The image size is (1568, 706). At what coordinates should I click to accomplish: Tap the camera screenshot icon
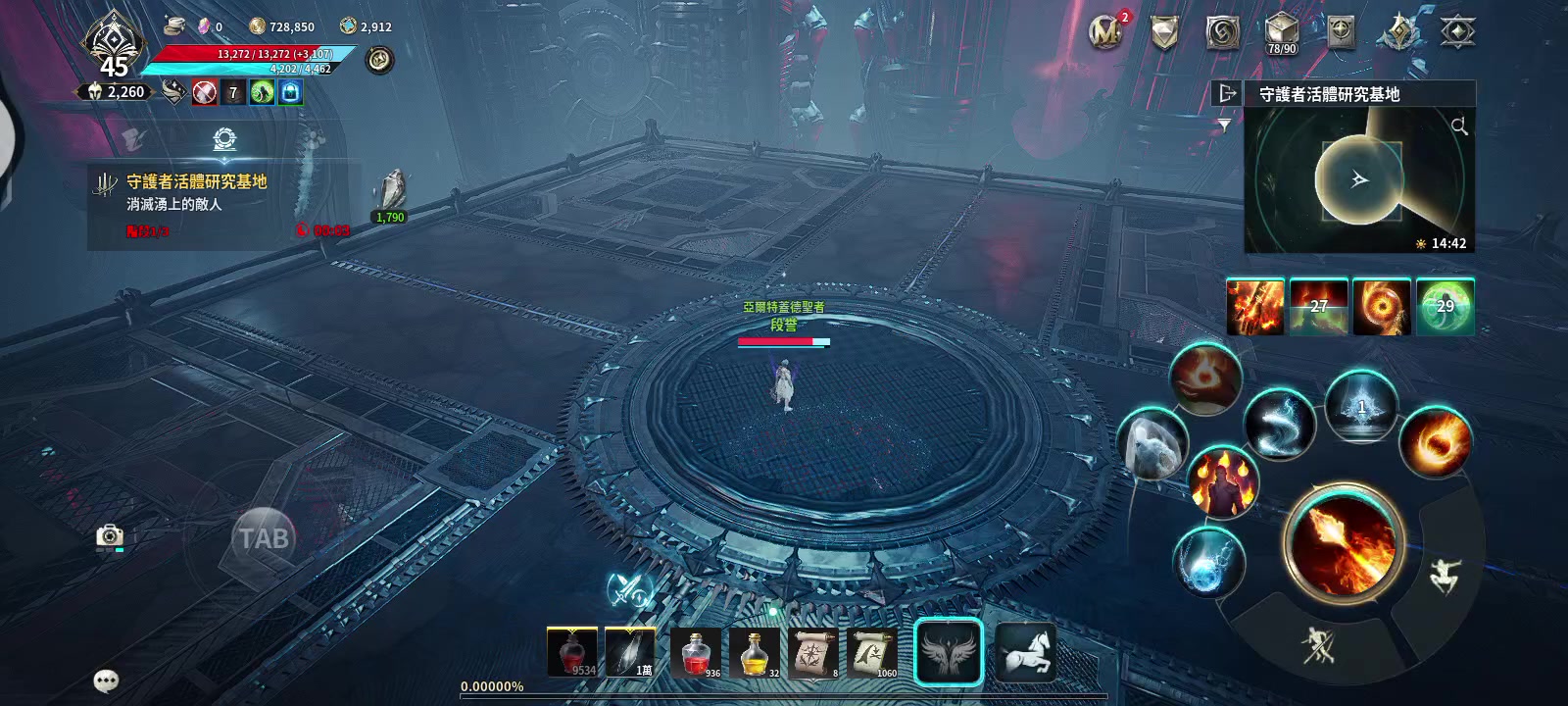coord(110,535)
